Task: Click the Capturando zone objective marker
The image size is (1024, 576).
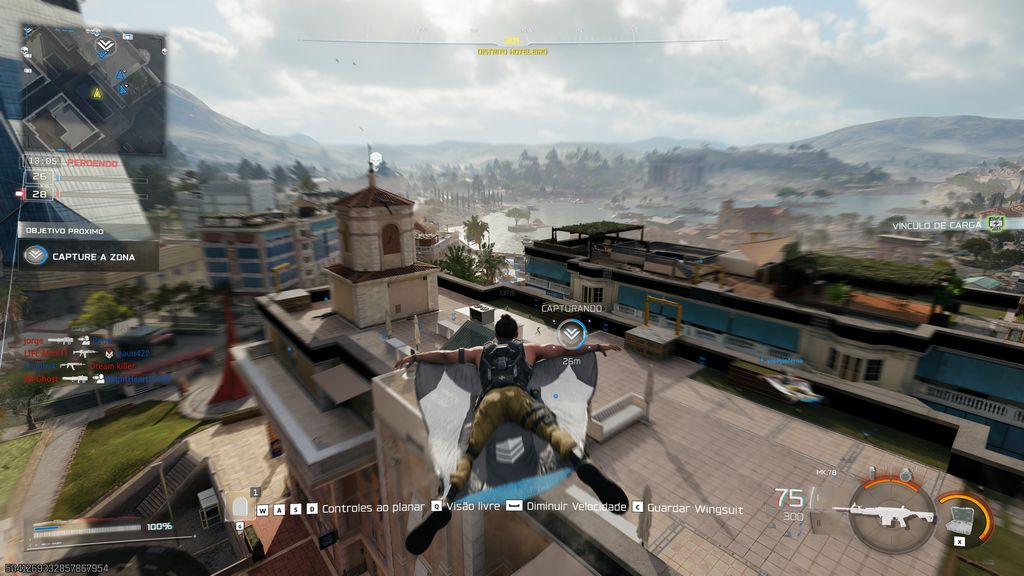Action: coord(571,334)
